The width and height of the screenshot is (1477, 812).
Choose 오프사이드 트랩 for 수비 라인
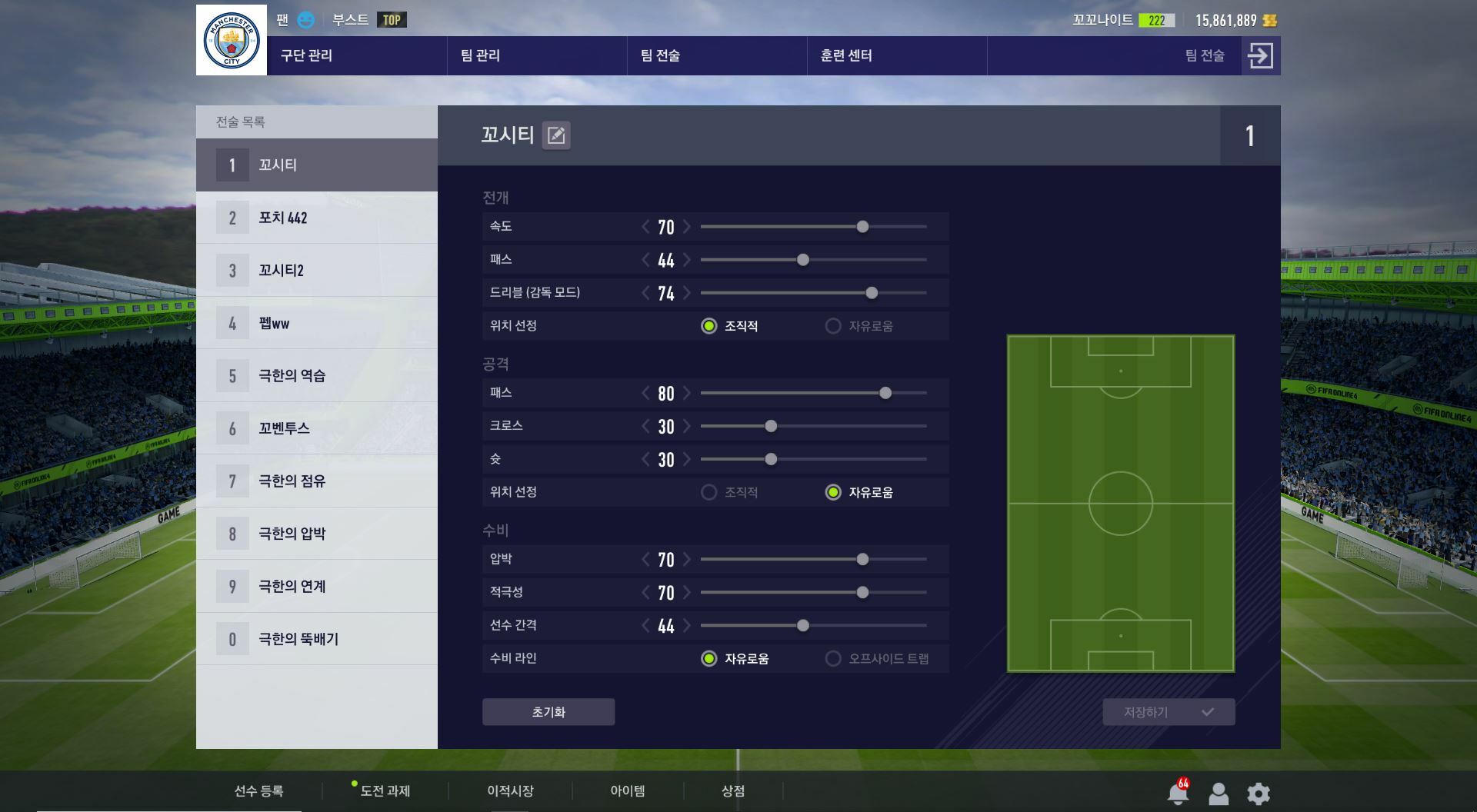[833, 659]
